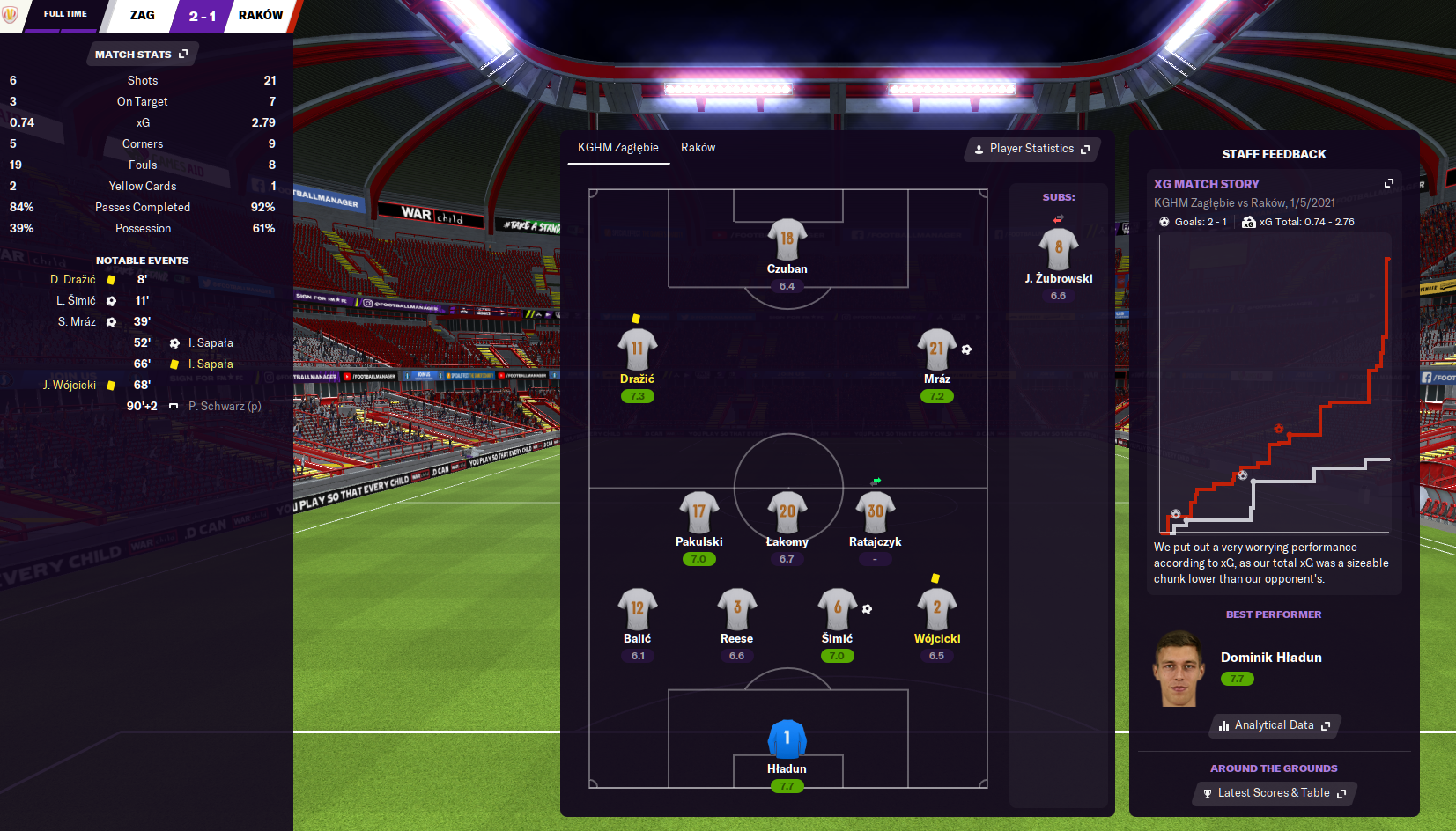Click striker Czuban's shirt icon
The image size is (1456, 831).
pos(787,239)
